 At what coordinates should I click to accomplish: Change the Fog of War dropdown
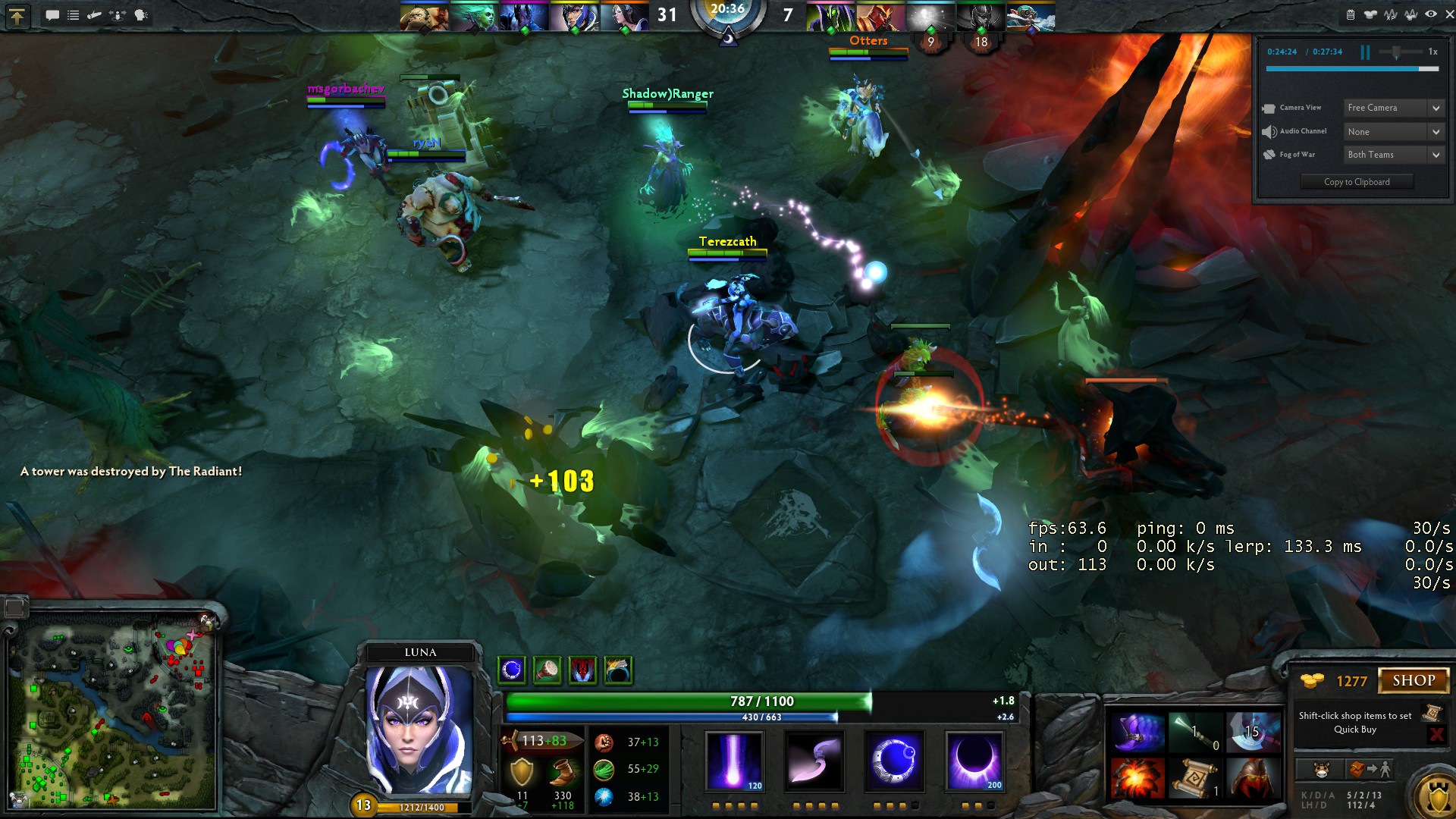click(x=1394, y=155)
